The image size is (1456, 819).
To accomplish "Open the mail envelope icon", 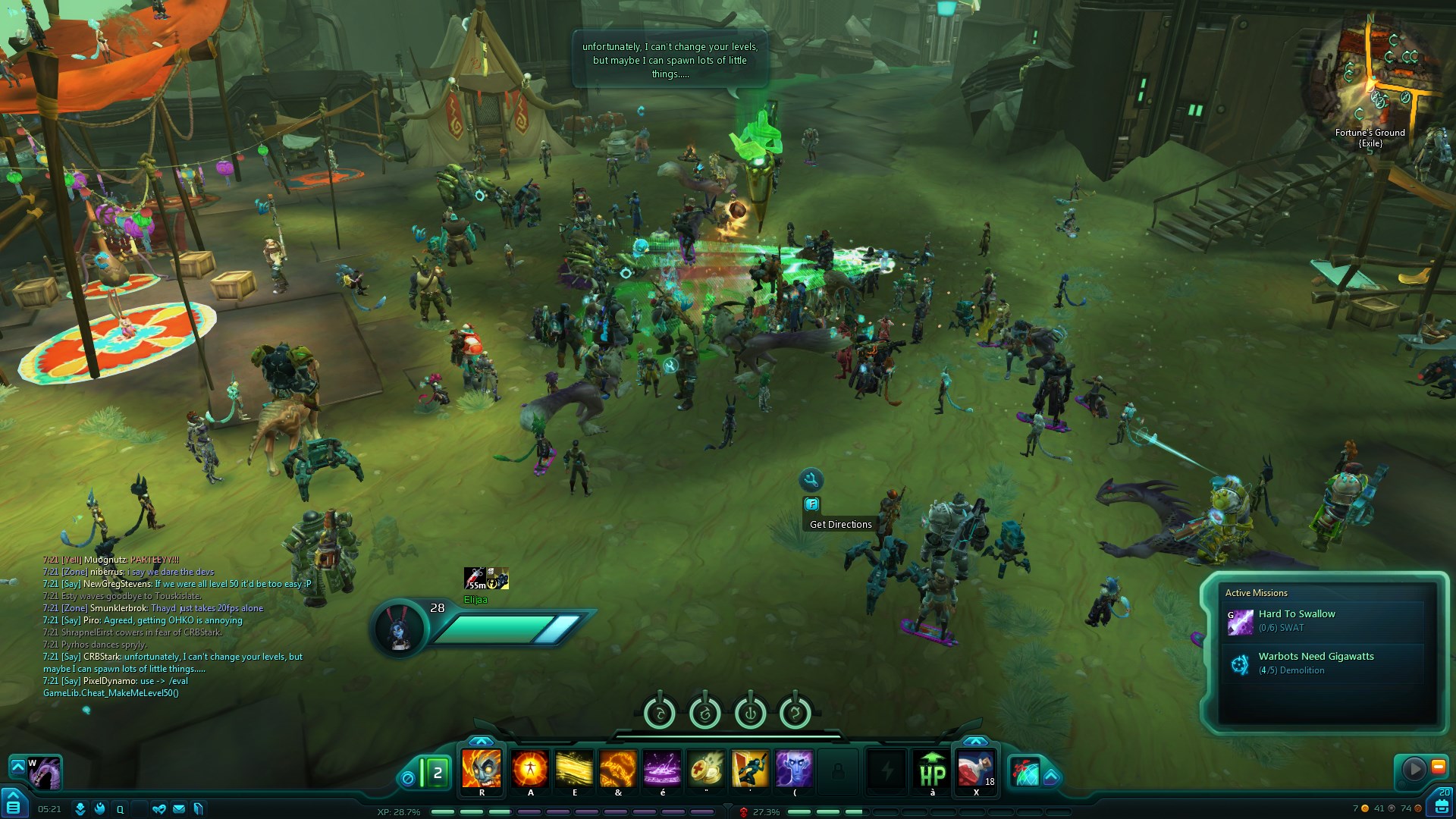I will click(179, 809).
